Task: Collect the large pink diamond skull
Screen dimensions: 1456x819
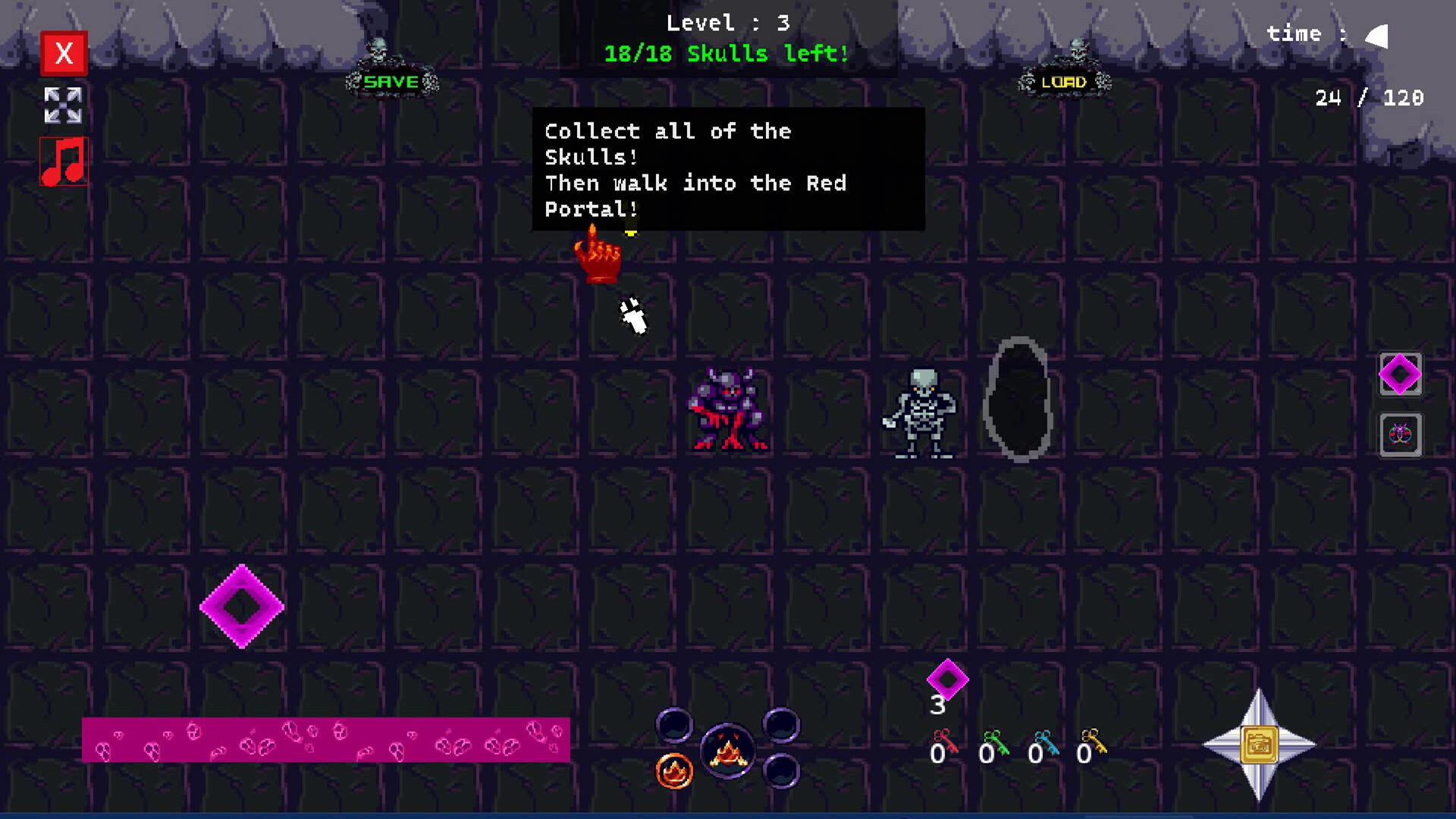Action: click(x=242, y=607)
